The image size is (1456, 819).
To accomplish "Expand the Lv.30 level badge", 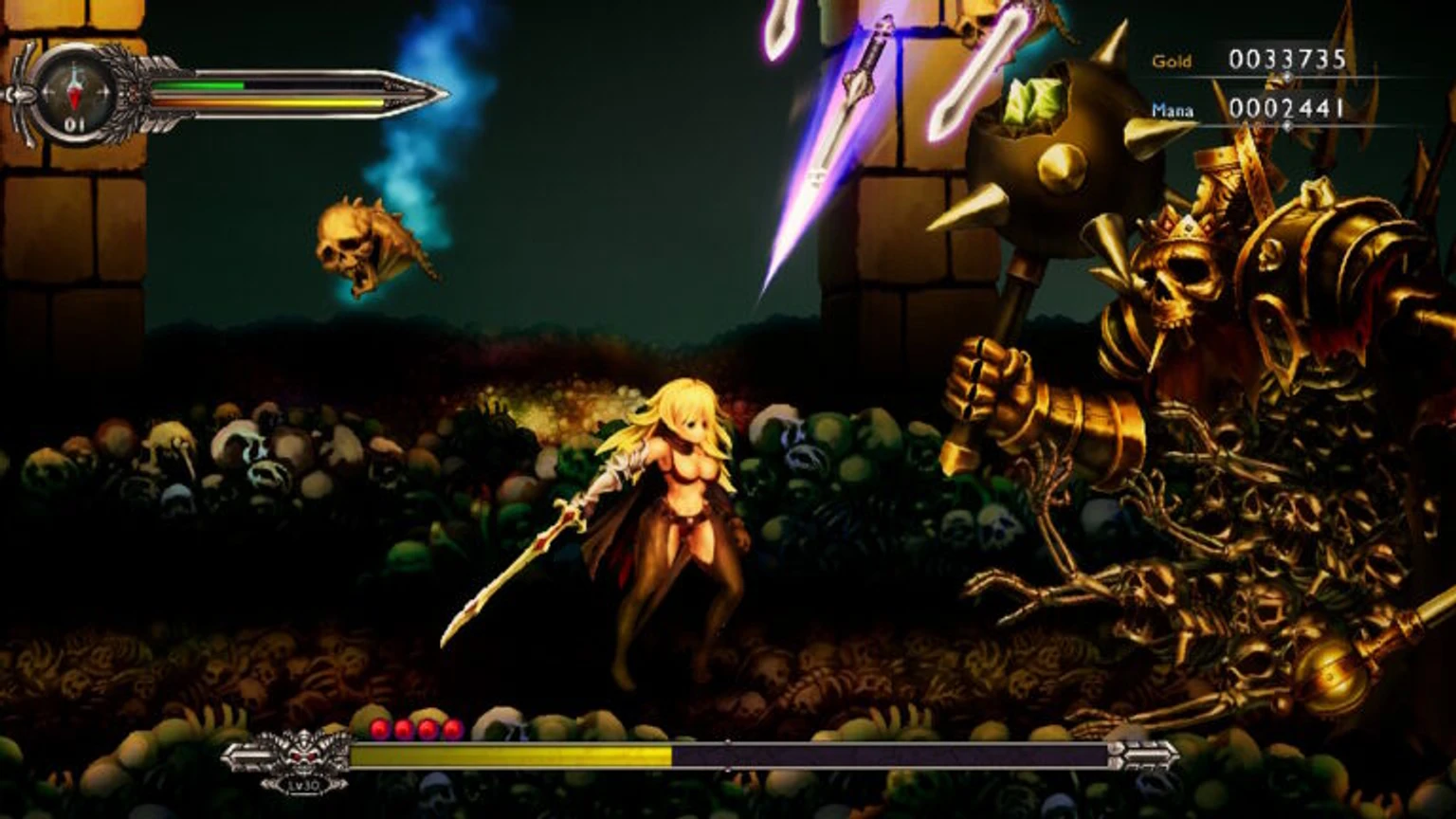I will [x=305, y=785].
